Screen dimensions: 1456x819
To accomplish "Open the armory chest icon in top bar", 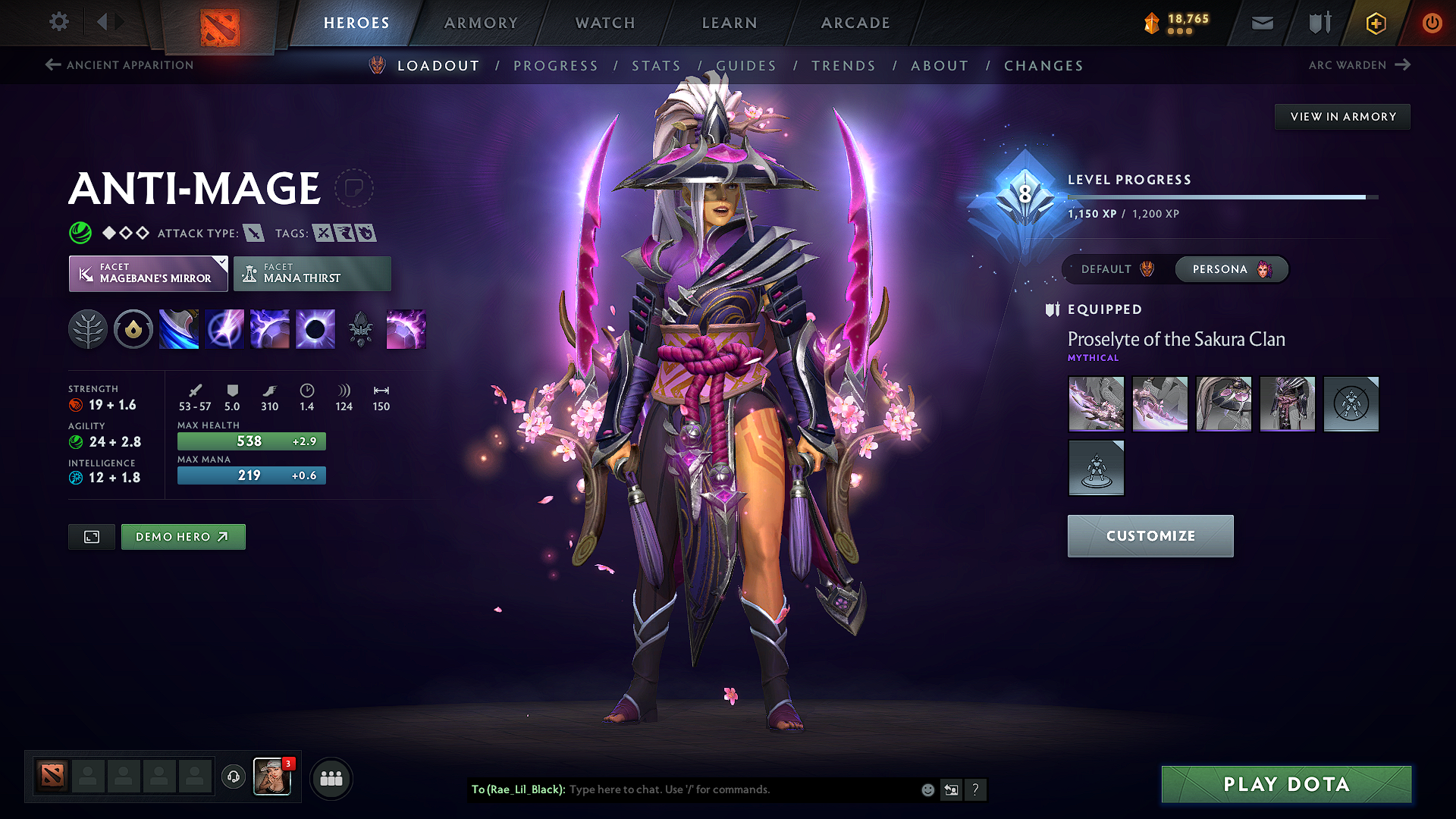I will point(1318,23).
